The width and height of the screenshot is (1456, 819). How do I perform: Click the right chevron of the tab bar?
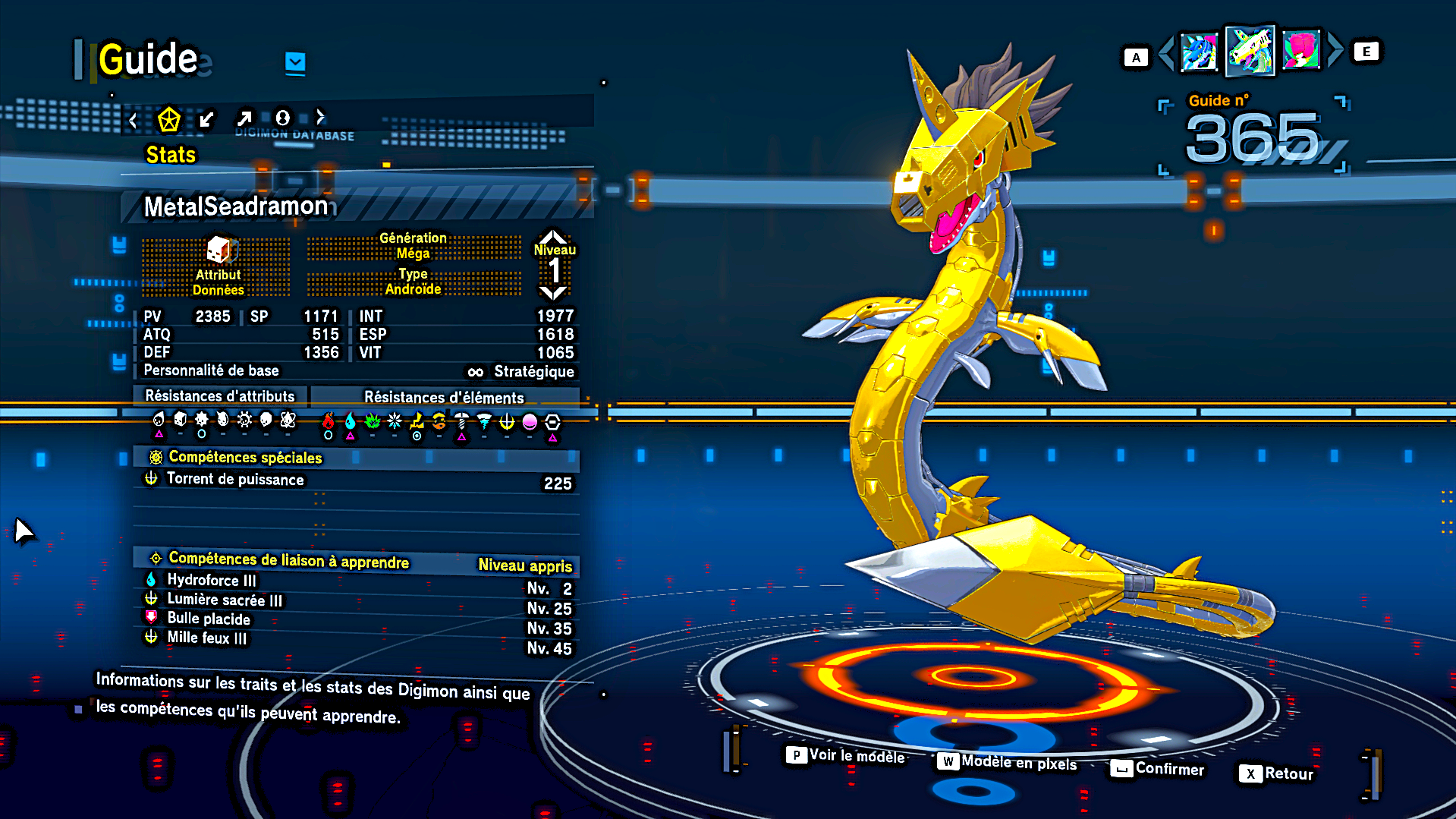point(321,116)
